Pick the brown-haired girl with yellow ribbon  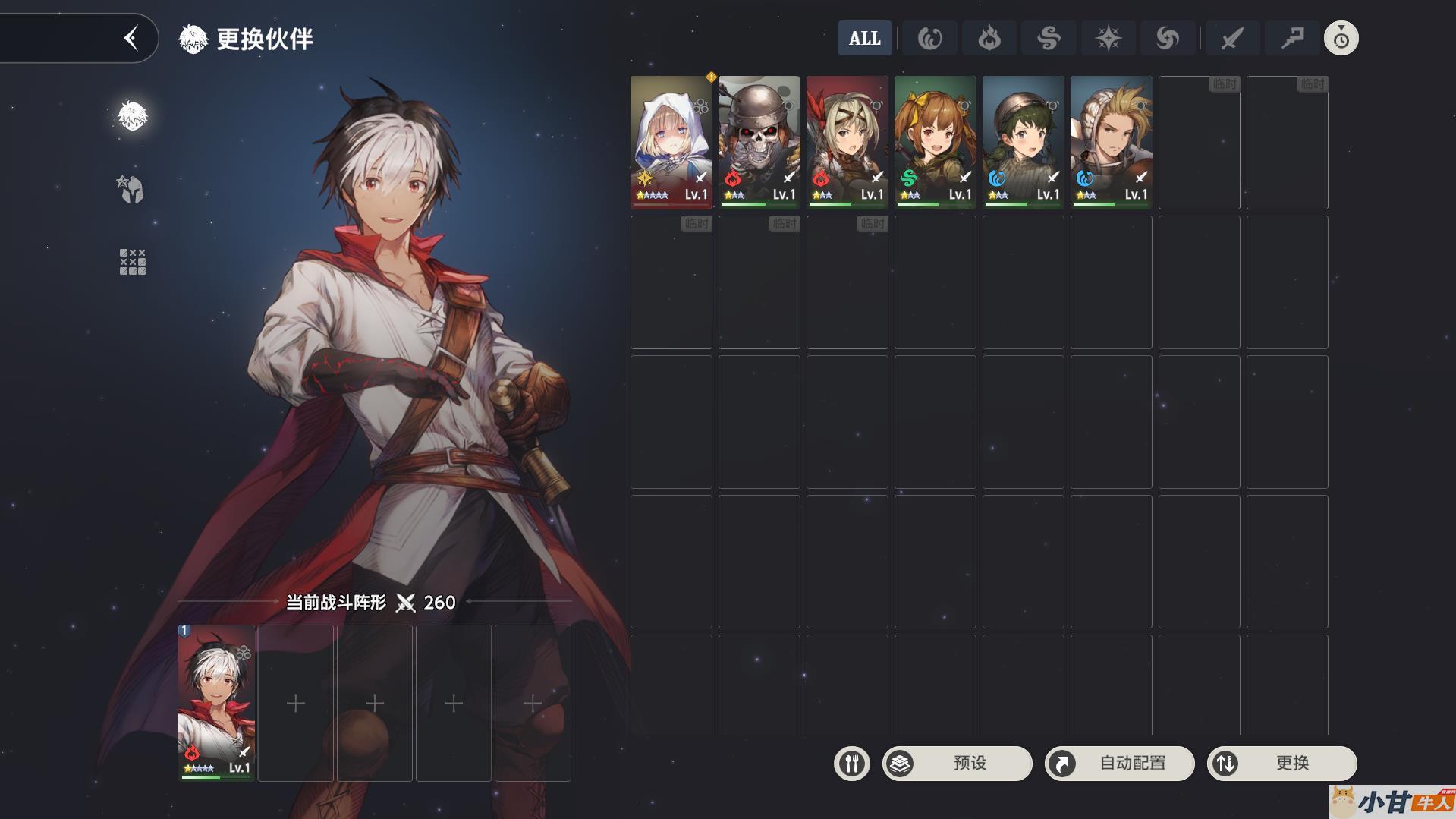coord(935,141)
